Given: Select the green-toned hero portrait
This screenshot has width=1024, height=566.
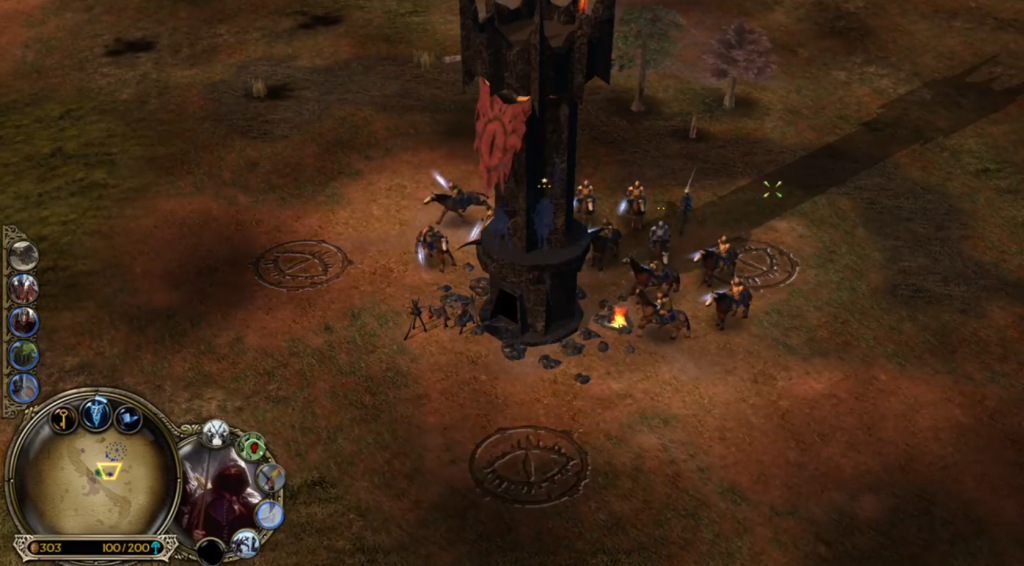Looking at the screenshot, I should 24,354.
